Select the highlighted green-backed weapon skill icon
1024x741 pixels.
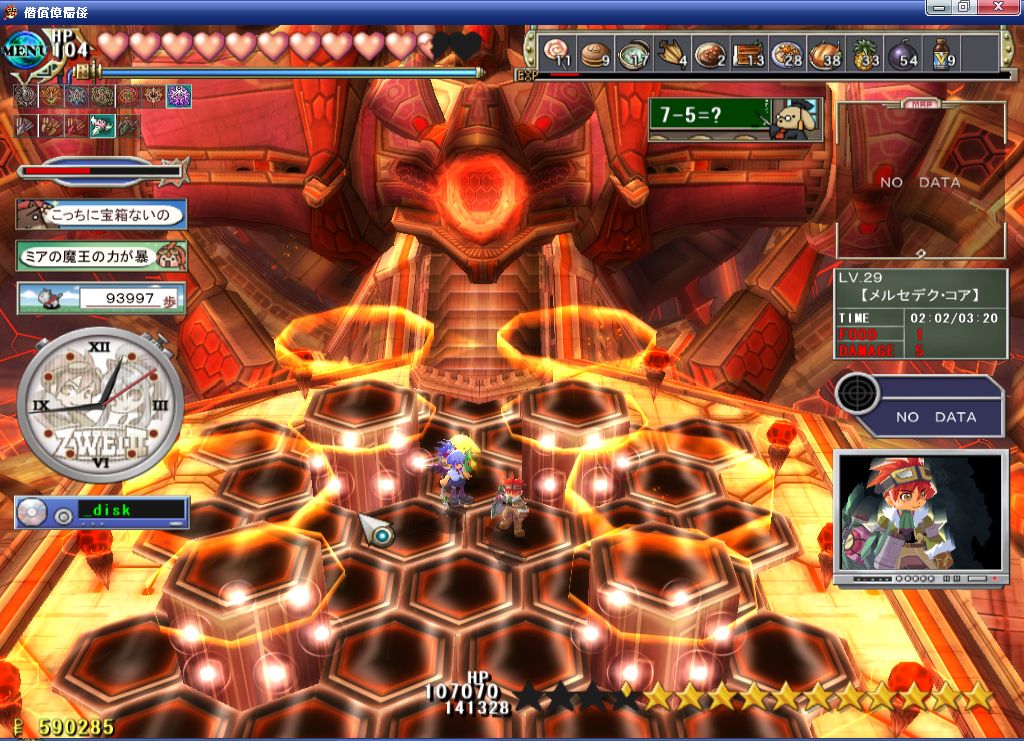point(102,126)
